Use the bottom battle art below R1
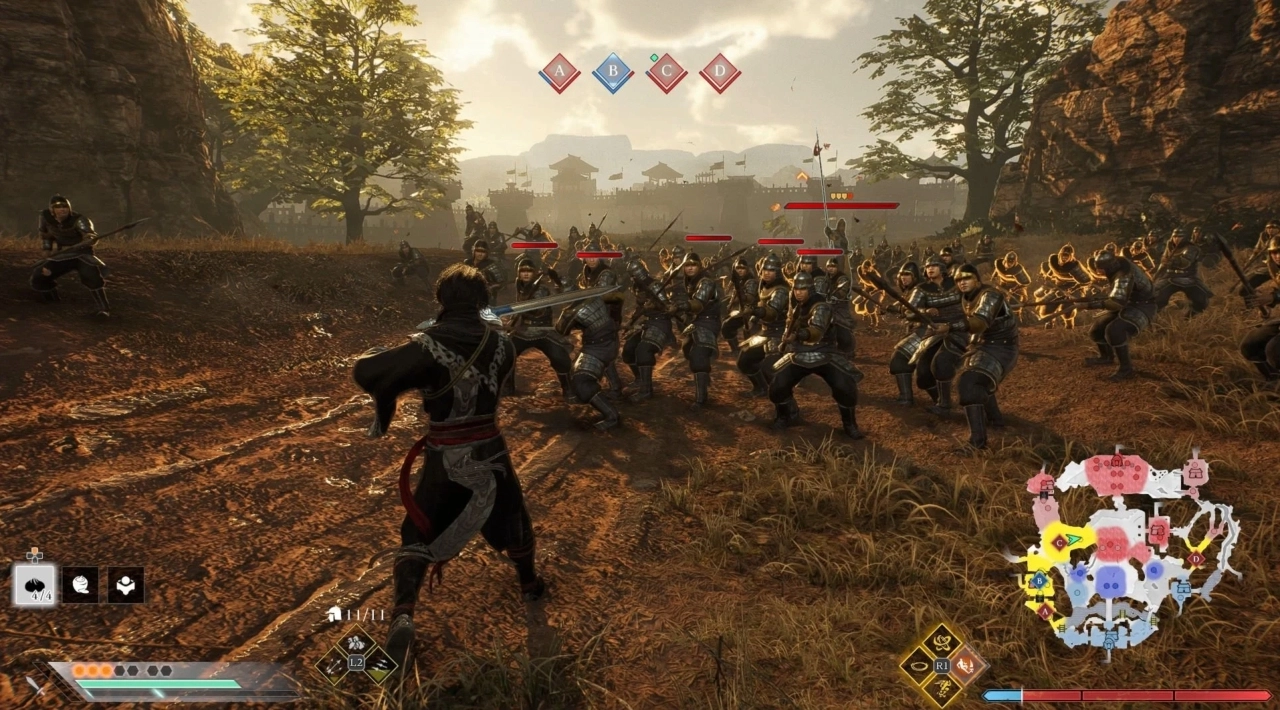Screen dimensions: 1280x710 942,687
